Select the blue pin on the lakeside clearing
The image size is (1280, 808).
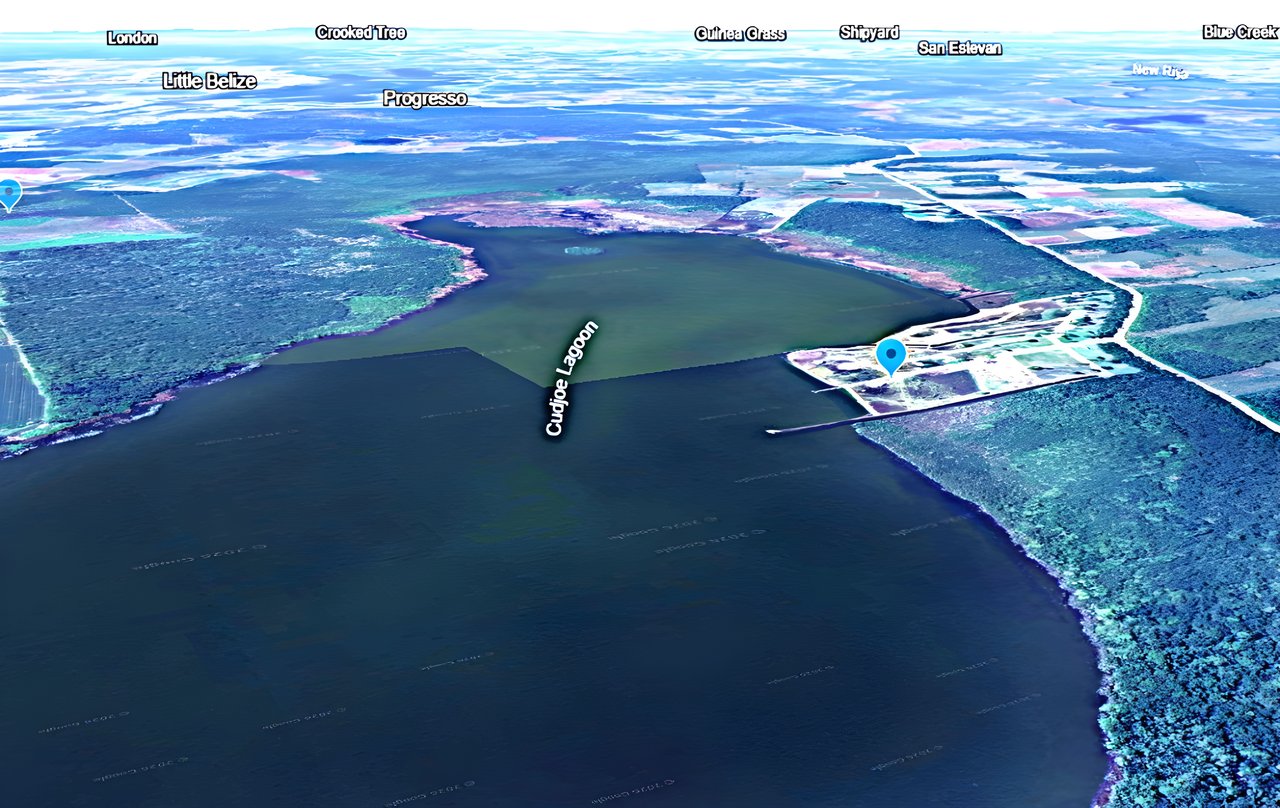tap(890, 354)
